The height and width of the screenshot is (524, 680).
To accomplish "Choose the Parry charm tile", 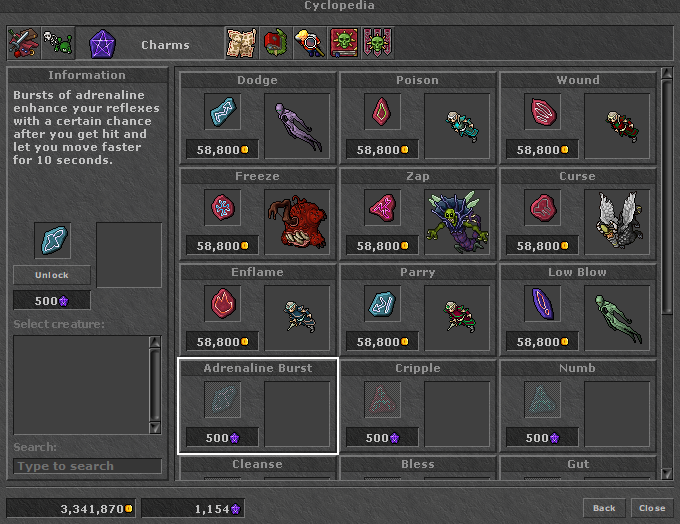I will click(418, 308).
